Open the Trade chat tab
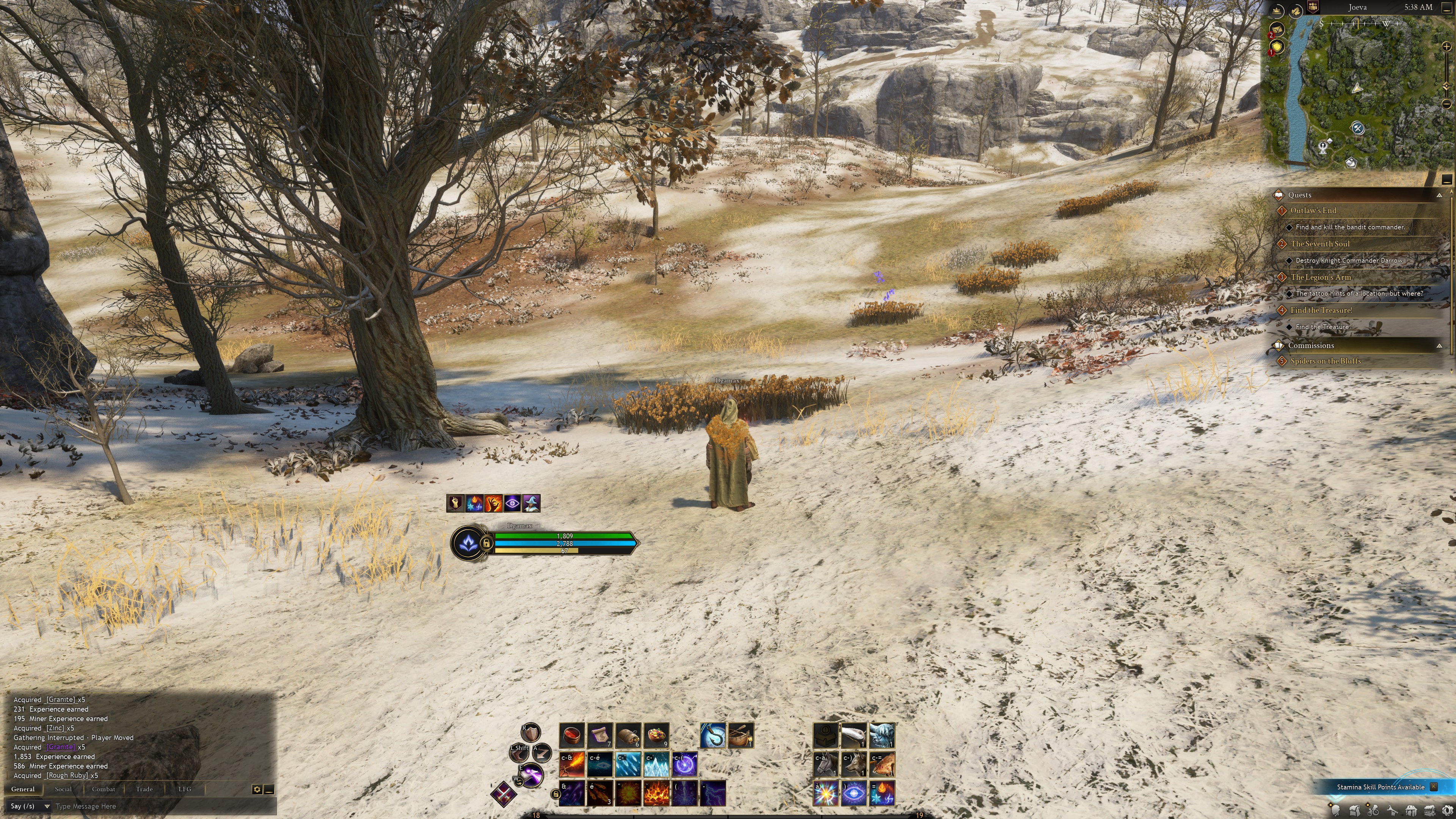Viewport: 1456px width, 819px height. (144, 789)
